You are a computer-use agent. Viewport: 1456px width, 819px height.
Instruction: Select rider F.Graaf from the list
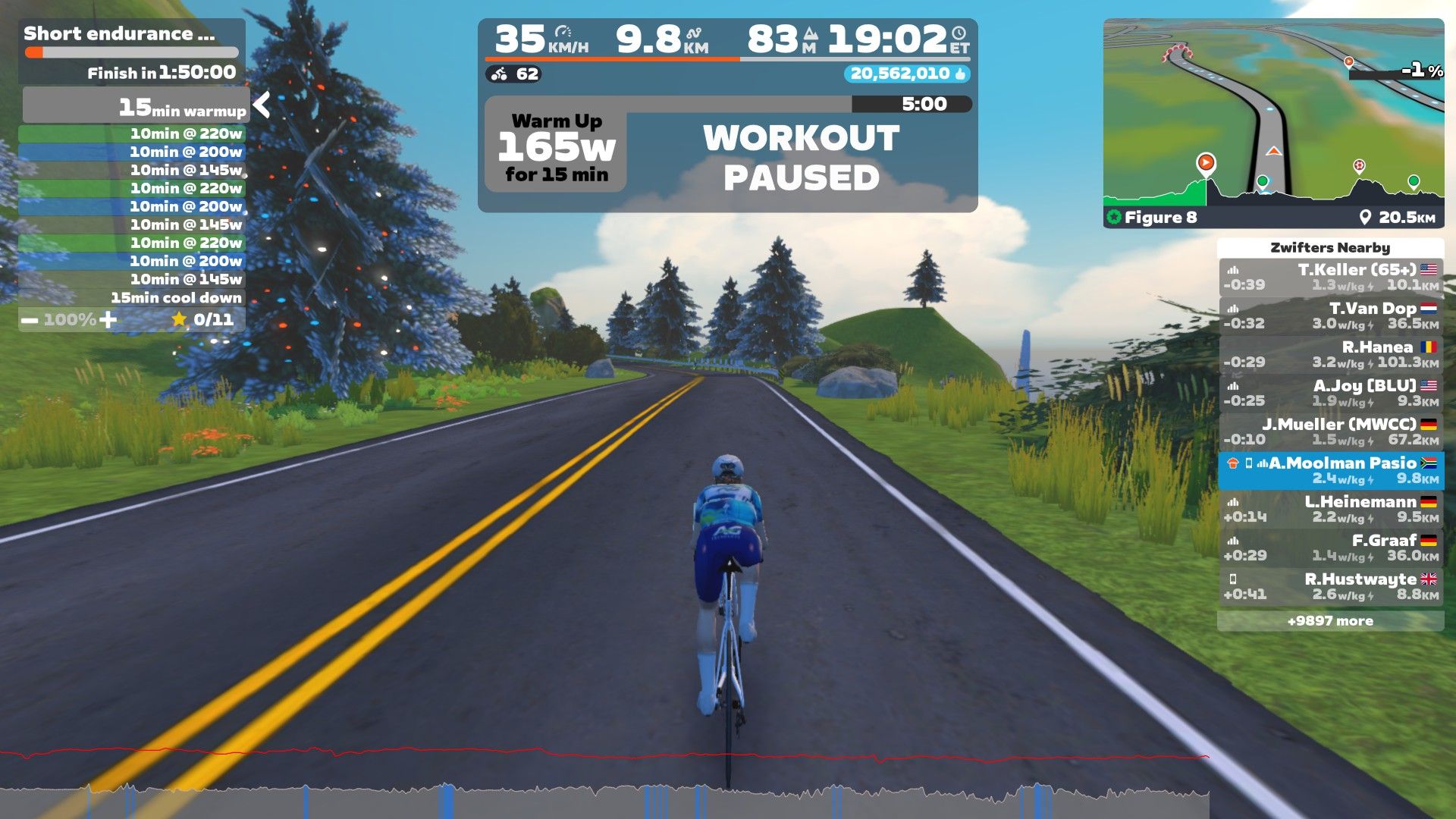1330,548
